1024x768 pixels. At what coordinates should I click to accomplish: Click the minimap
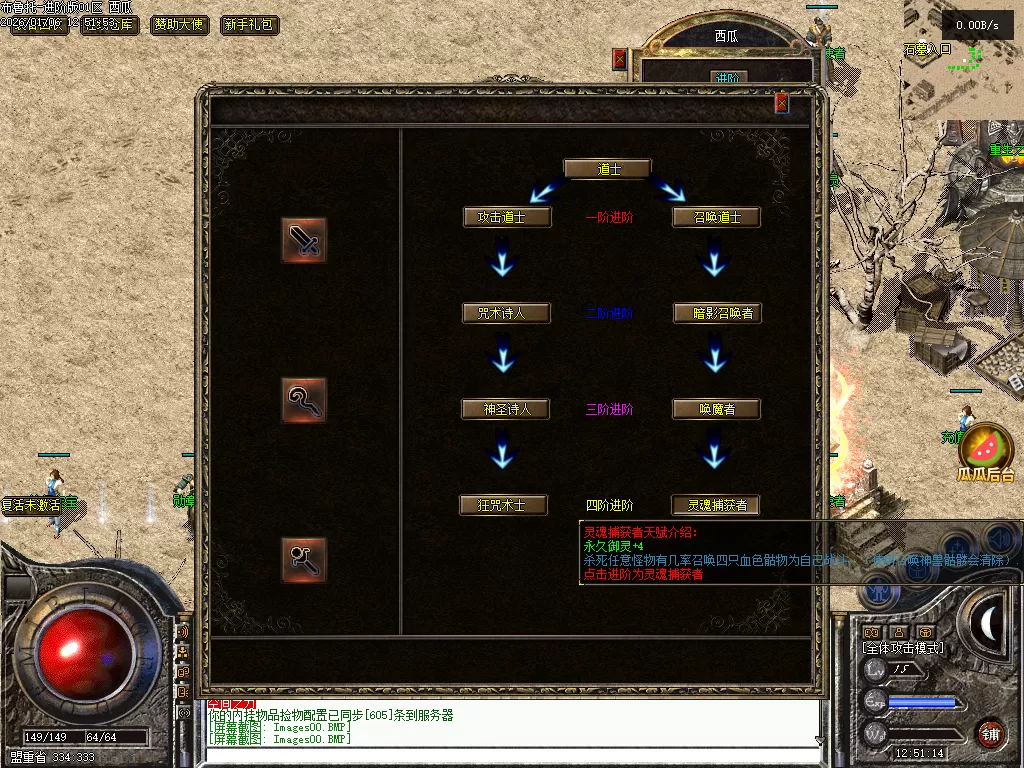tap(962, 60)
